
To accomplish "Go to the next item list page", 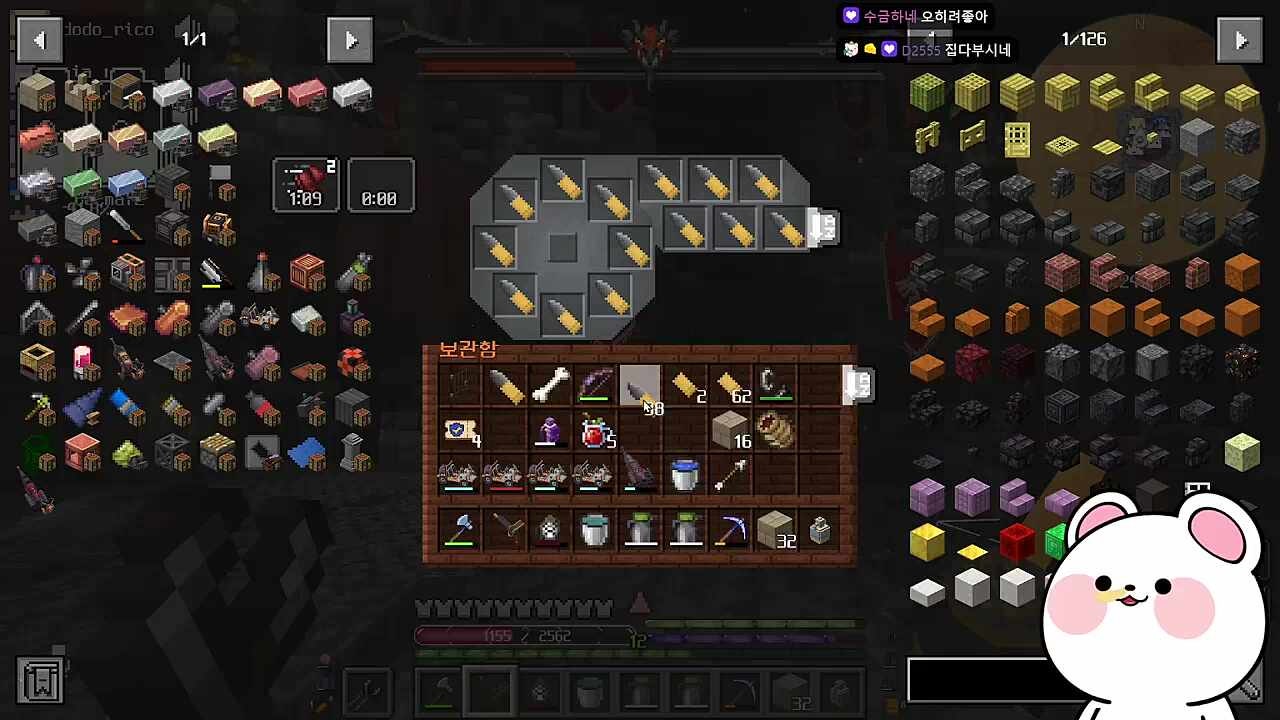I will [1240, 41].
